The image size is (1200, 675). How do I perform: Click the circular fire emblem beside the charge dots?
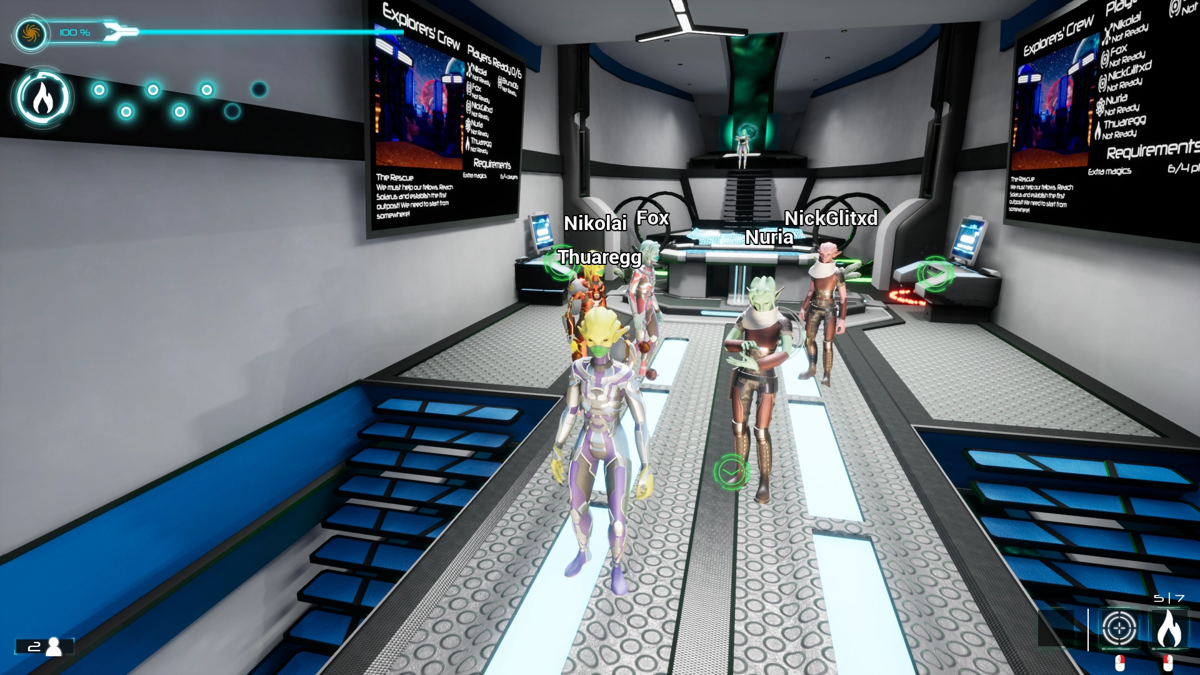(x=42, y=98)
